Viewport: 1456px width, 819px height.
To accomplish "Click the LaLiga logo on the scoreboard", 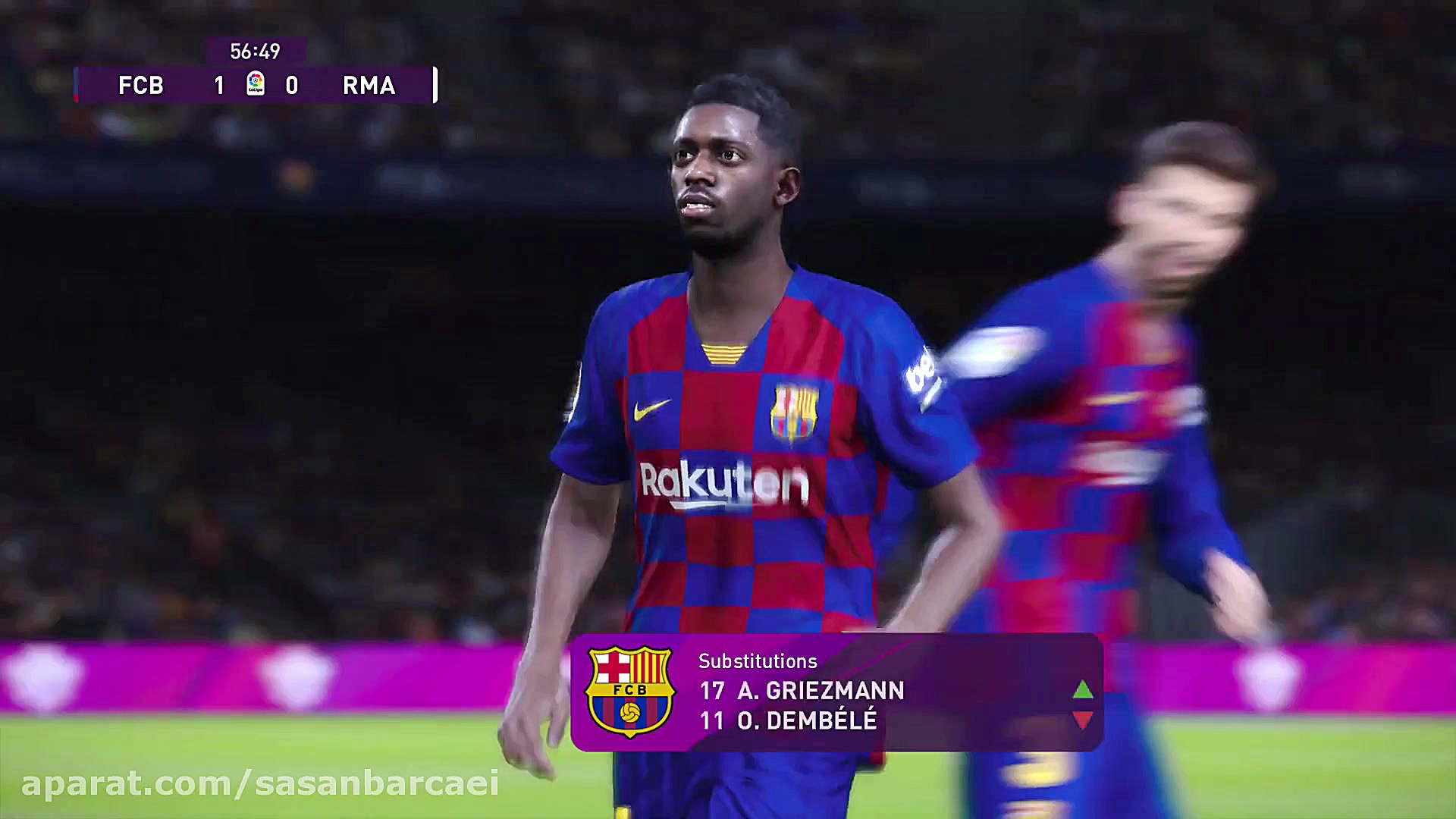I will click(x=256, y=83).
